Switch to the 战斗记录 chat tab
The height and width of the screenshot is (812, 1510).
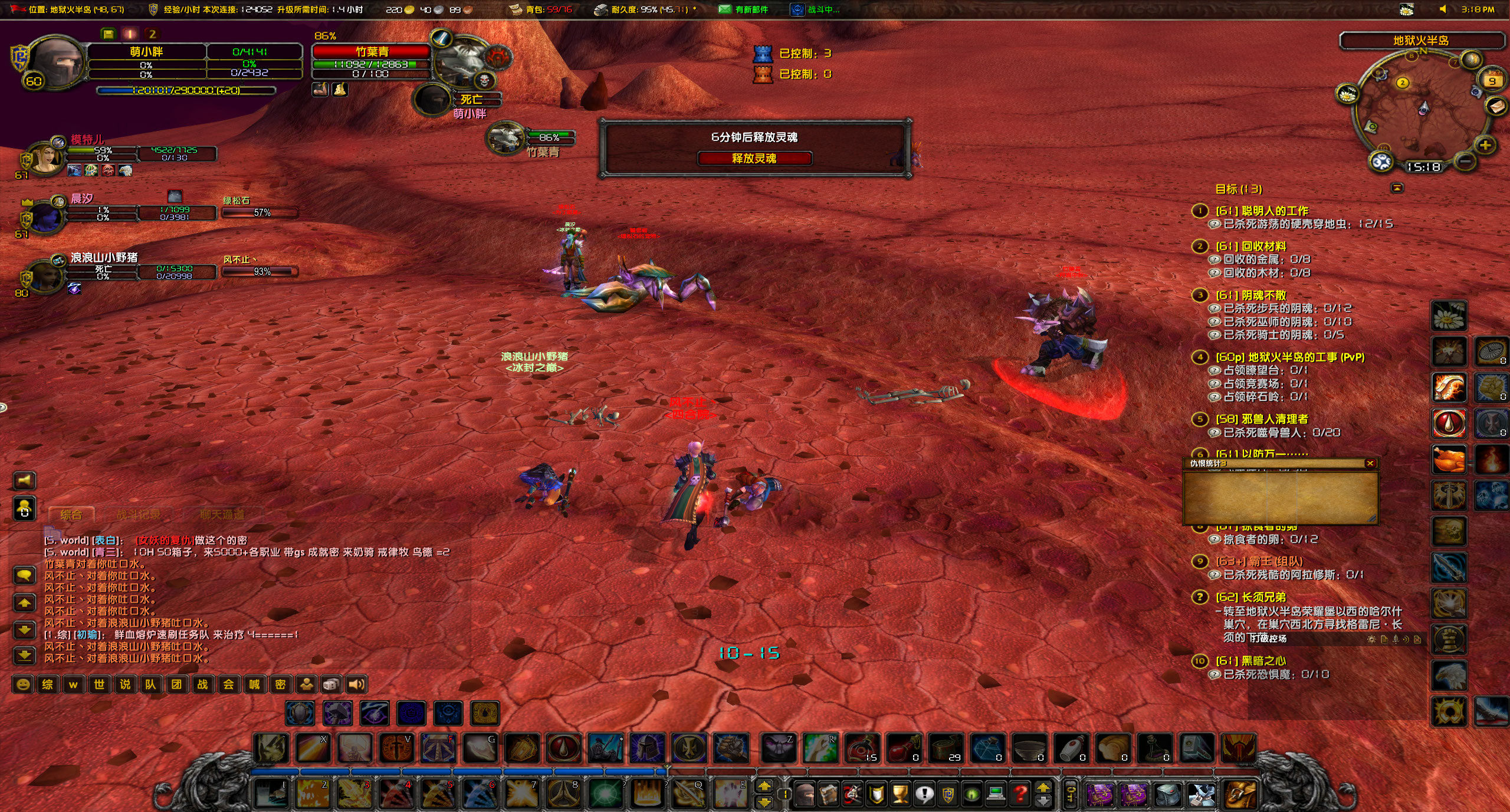click(x=139, y=514)
